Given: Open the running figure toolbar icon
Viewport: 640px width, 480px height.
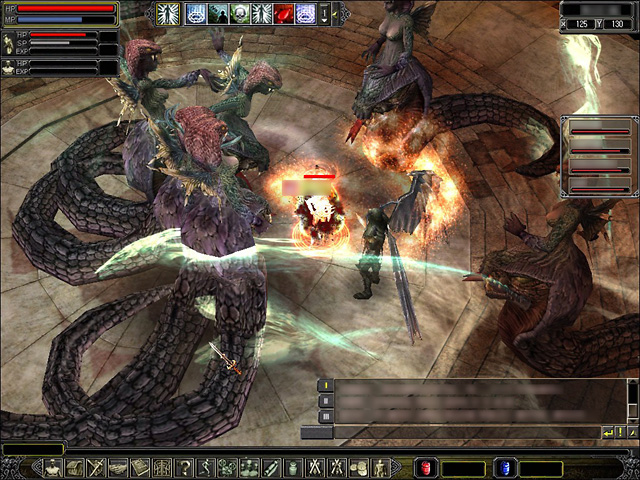Looking at the screenshot, I should point(206,467).
